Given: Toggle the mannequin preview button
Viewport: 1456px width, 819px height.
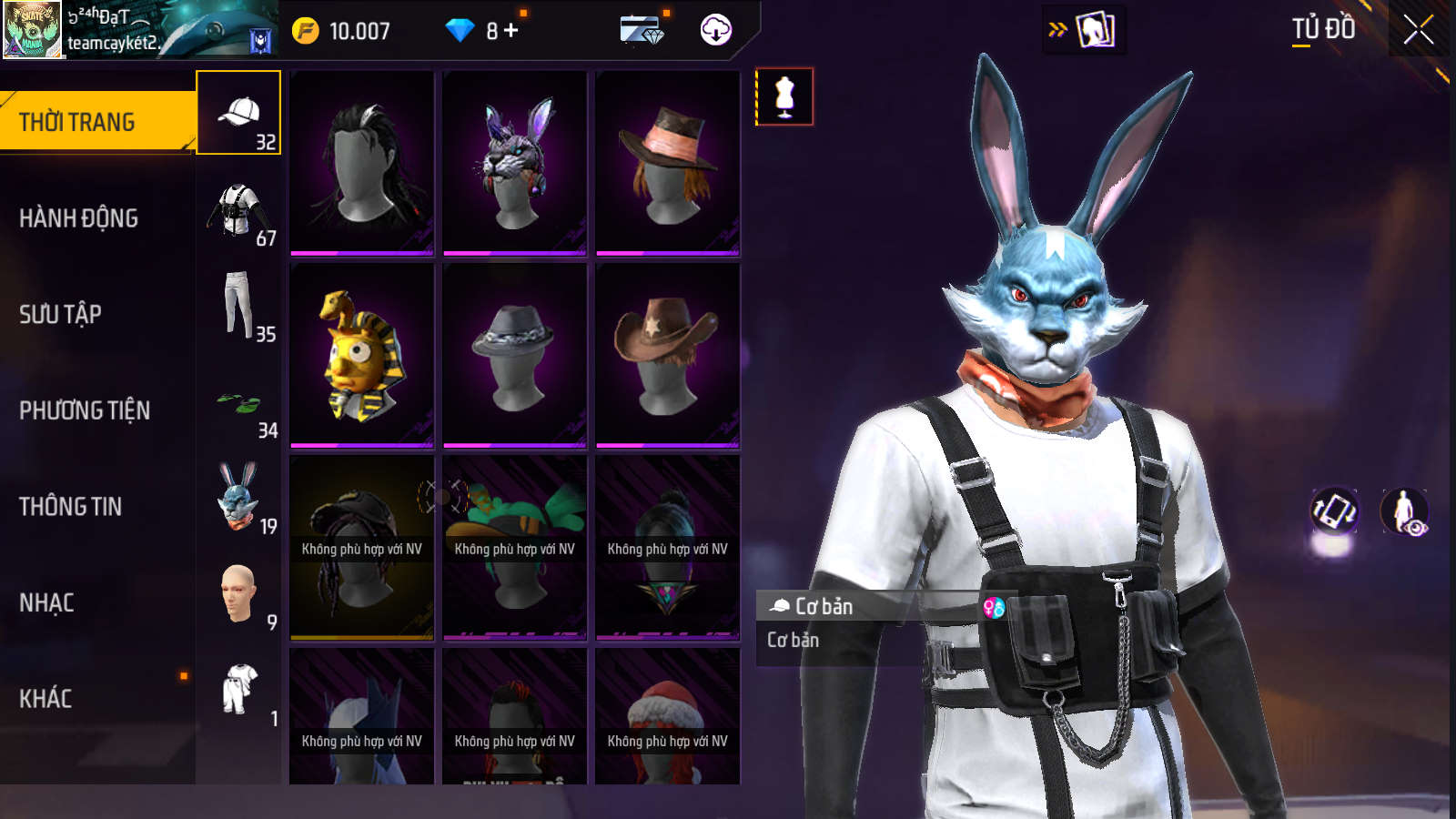Looking at the screenshot, I should coord(784,96).
